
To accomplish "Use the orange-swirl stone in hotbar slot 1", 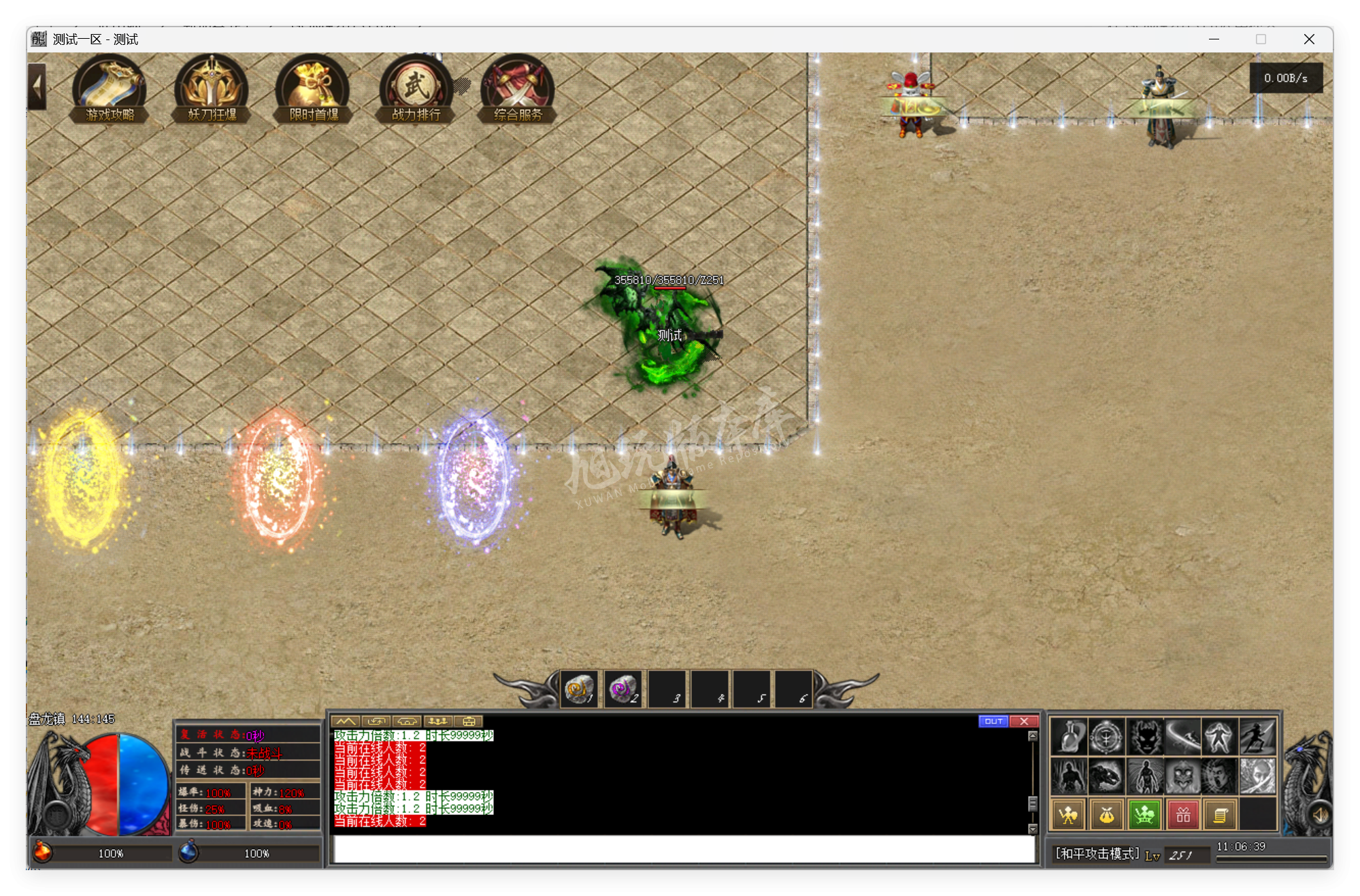I will click(579, 690).
